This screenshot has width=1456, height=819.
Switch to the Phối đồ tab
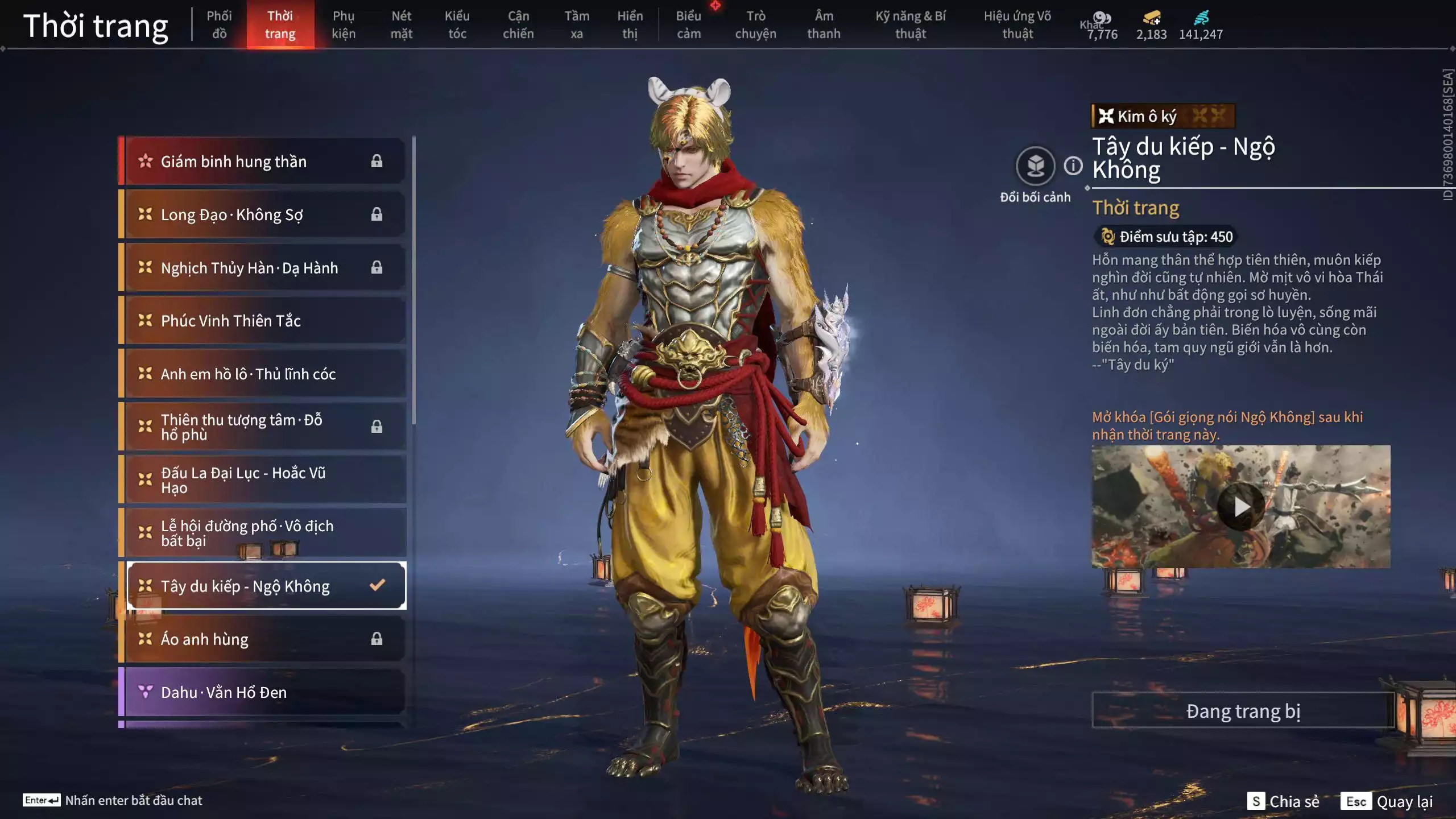219,24
